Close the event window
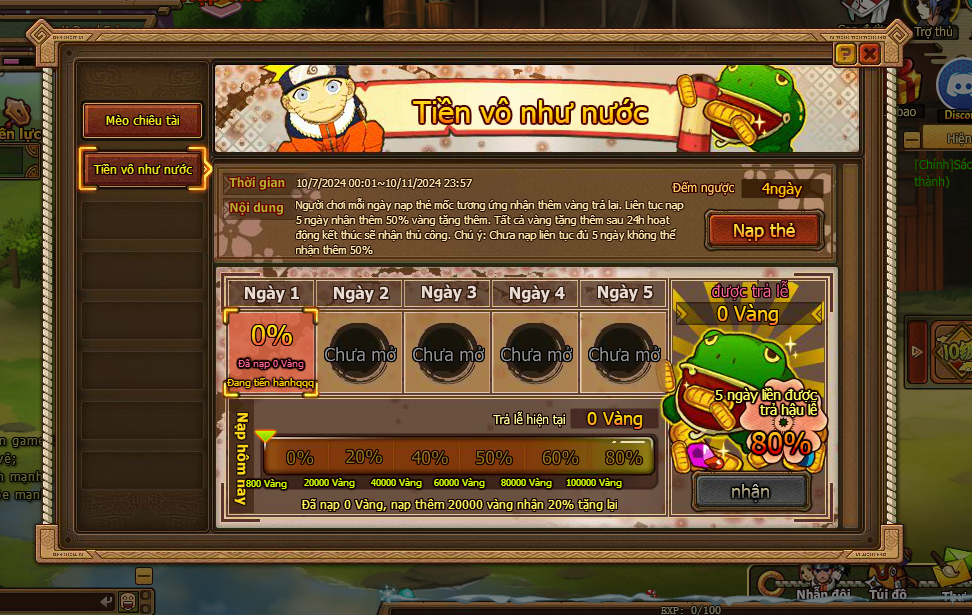Image resolution: width=972 pixels, height=615 pixels. tap(869, 54)
